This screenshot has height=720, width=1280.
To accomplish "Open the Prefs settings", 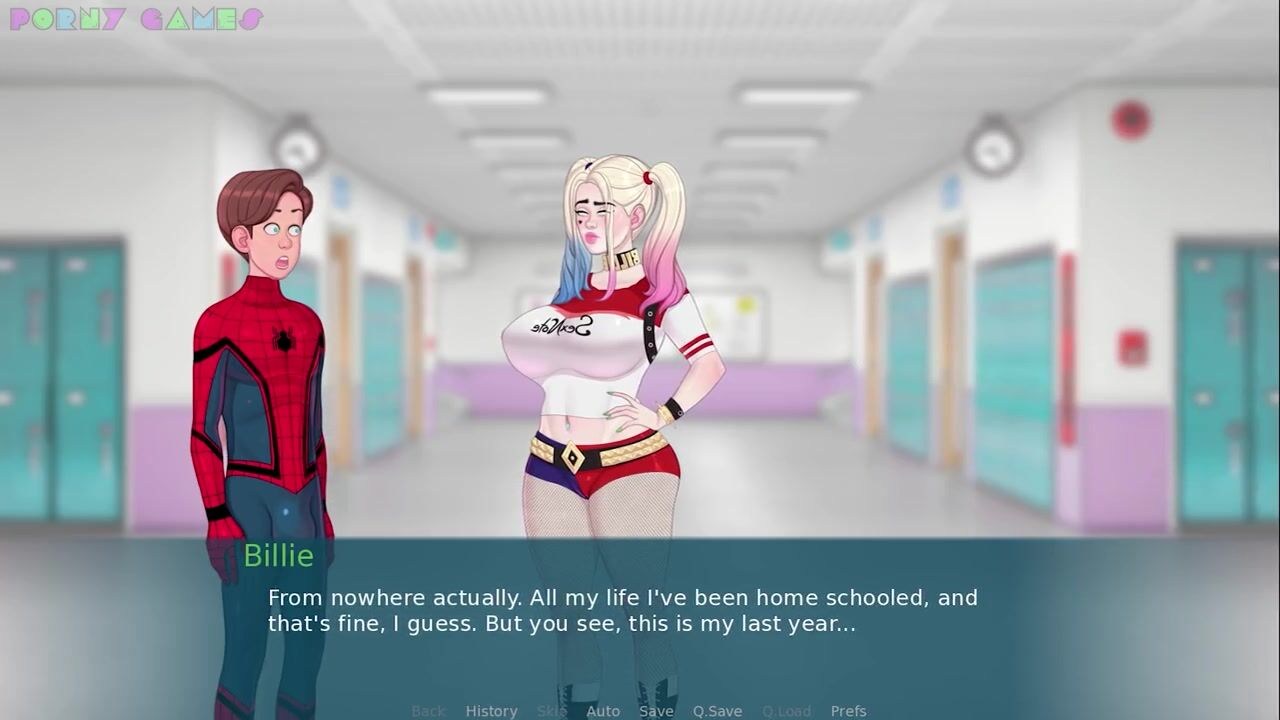I will point(848,711).
